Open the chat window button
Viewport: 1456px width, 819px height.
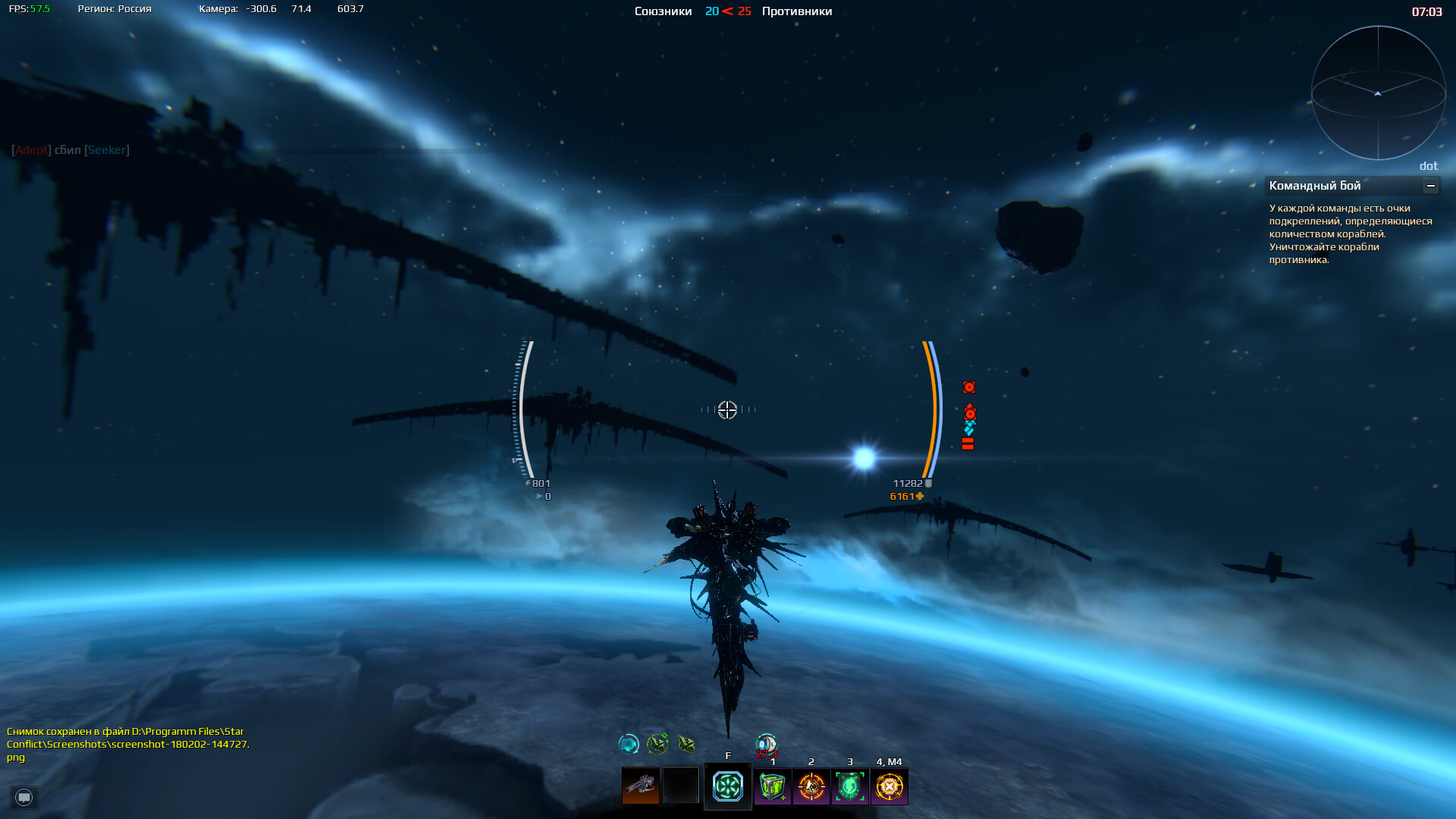pyautogui.click(x=24, y=797)
